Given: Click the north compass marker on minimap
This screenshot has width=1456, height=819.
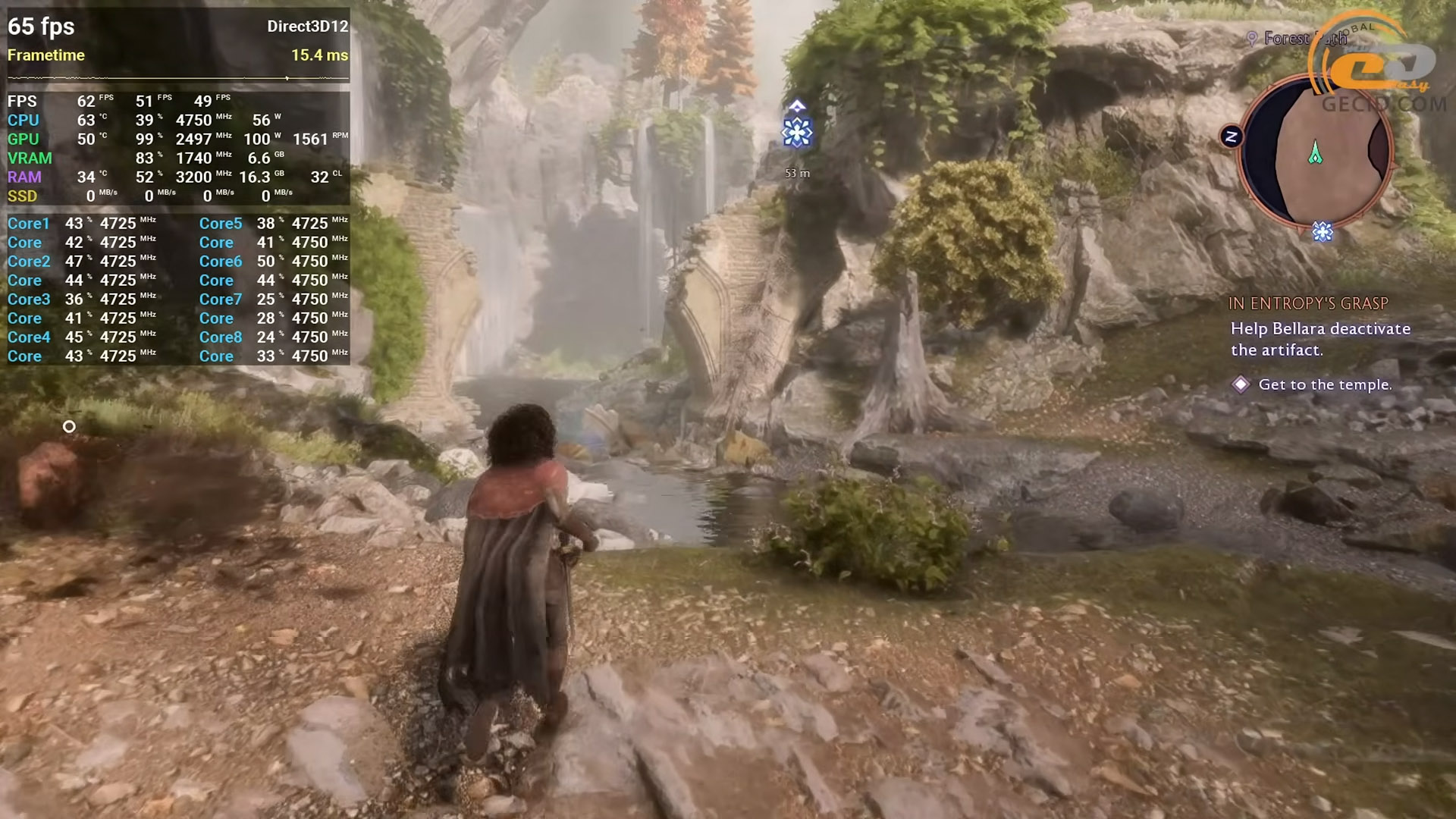Looking at the screenshot, I should coord(1231,136).
